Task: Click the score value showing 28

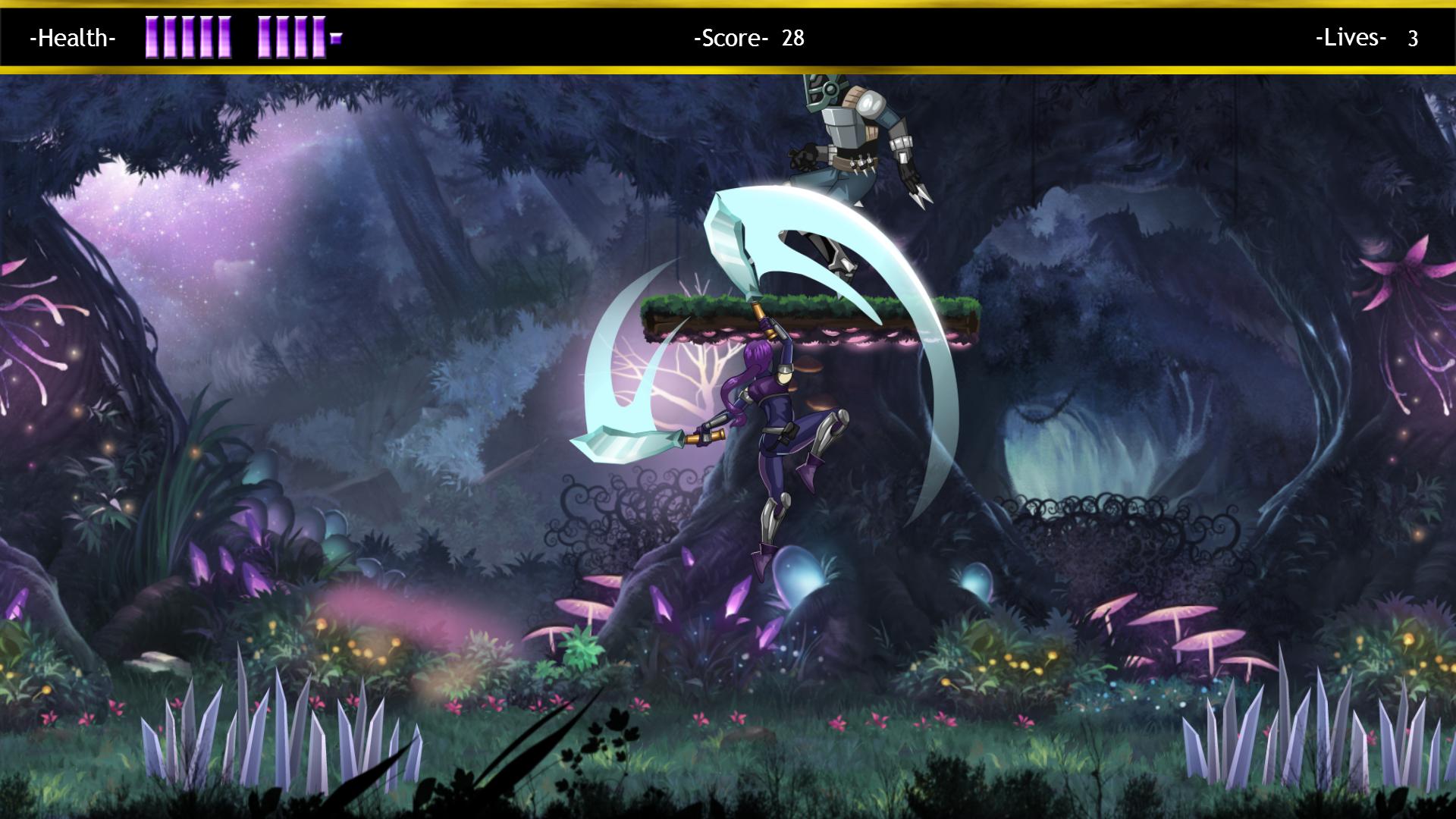Action: [792, 36]
